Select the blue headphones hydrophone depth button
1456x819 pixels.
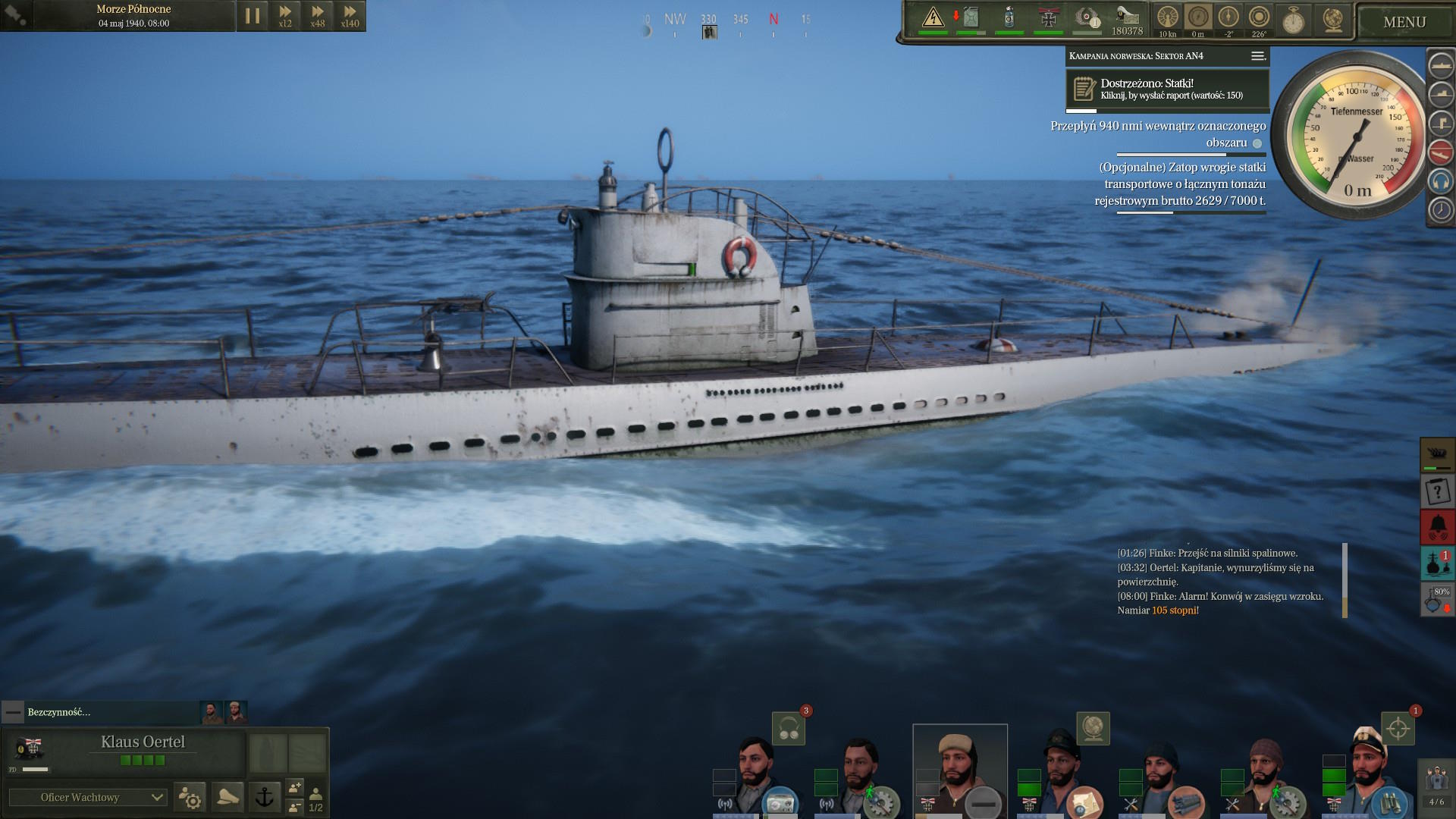click(x=1440, y=181)
